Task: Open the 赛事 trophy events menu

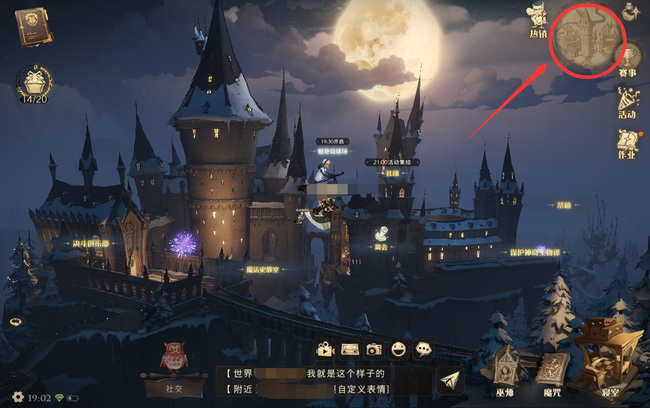Action: (x=628, y=60)
